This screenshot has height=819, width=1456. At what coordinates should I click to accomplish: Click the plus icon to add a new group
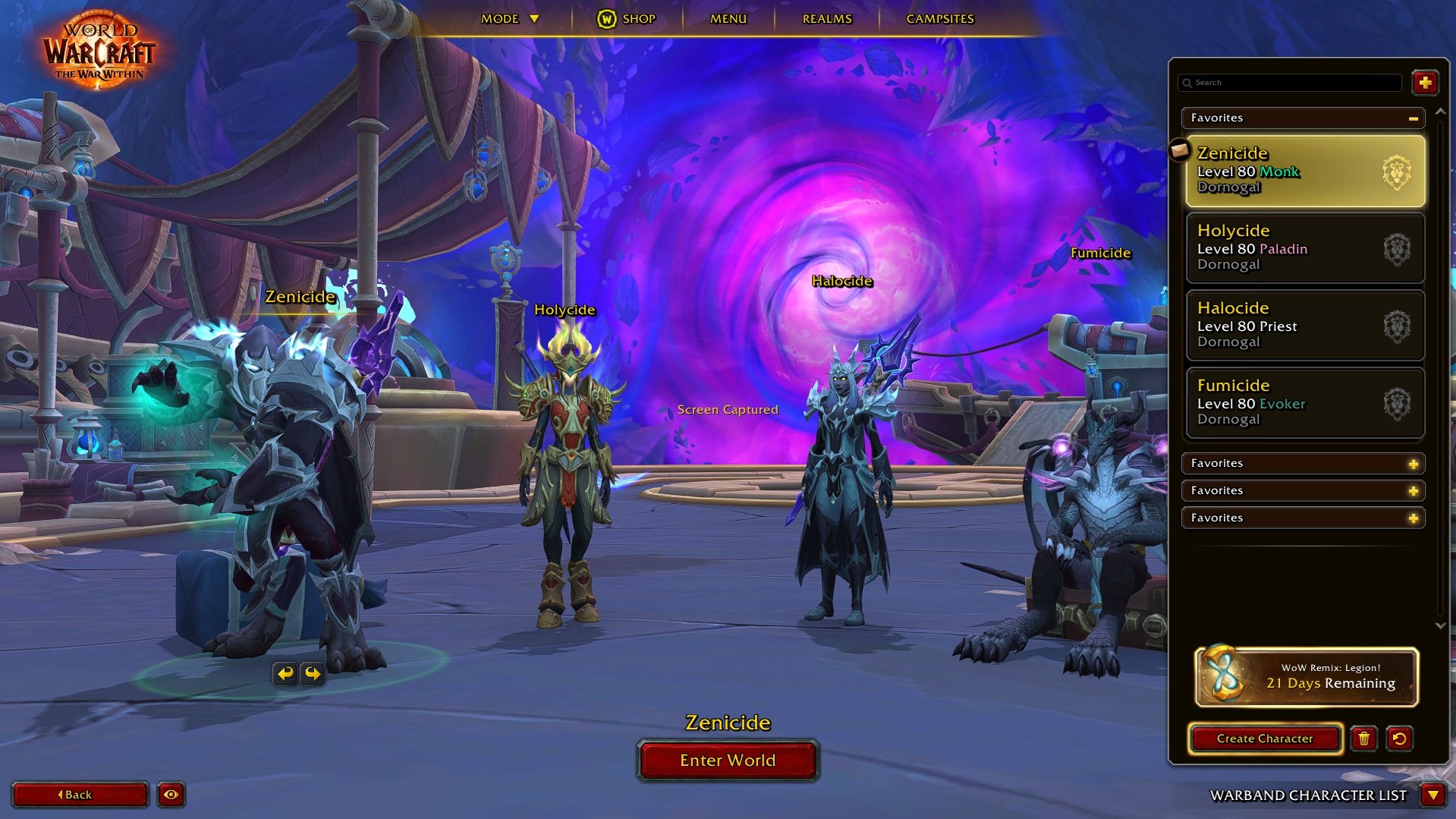[x=1426, y=83]
